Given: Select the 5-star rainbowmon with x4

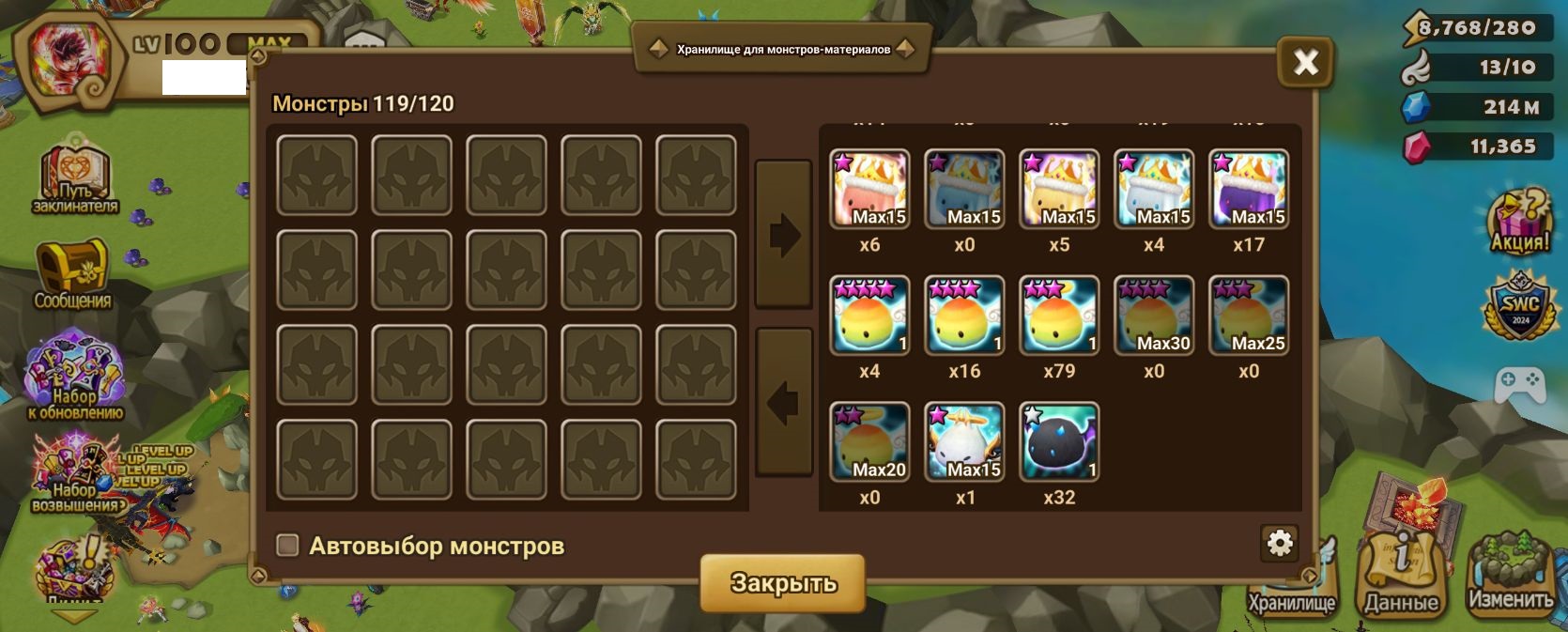Looking at the screenshot, I should (869, 316).
